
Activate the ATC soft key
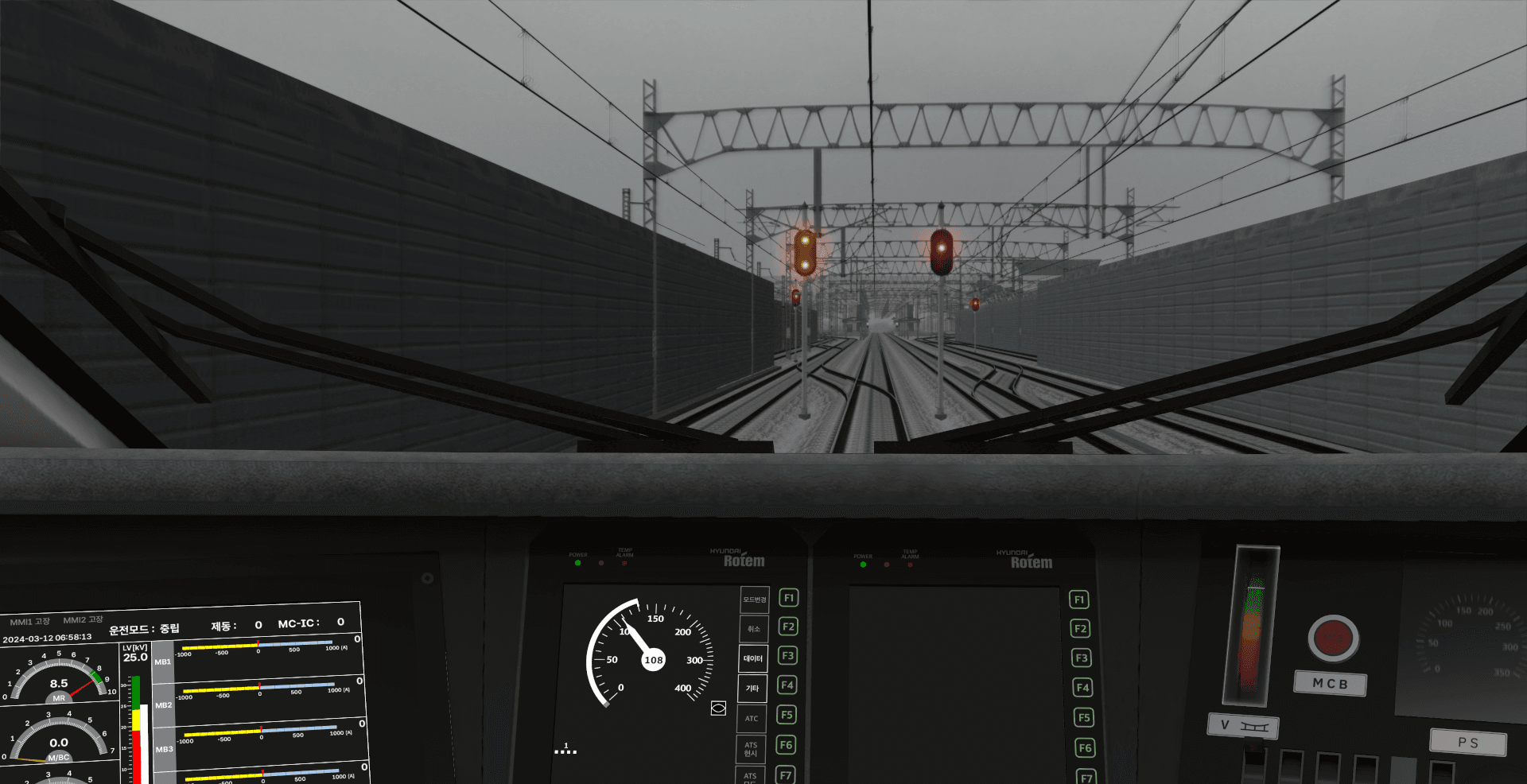tap(752, 718)
